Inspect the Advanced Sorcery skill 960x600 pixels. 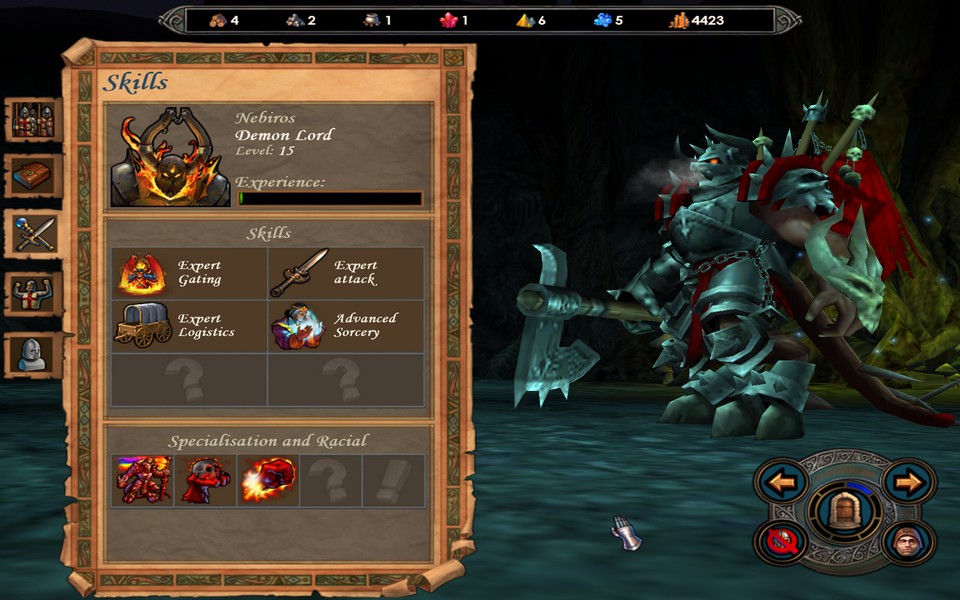click(299, 326)
